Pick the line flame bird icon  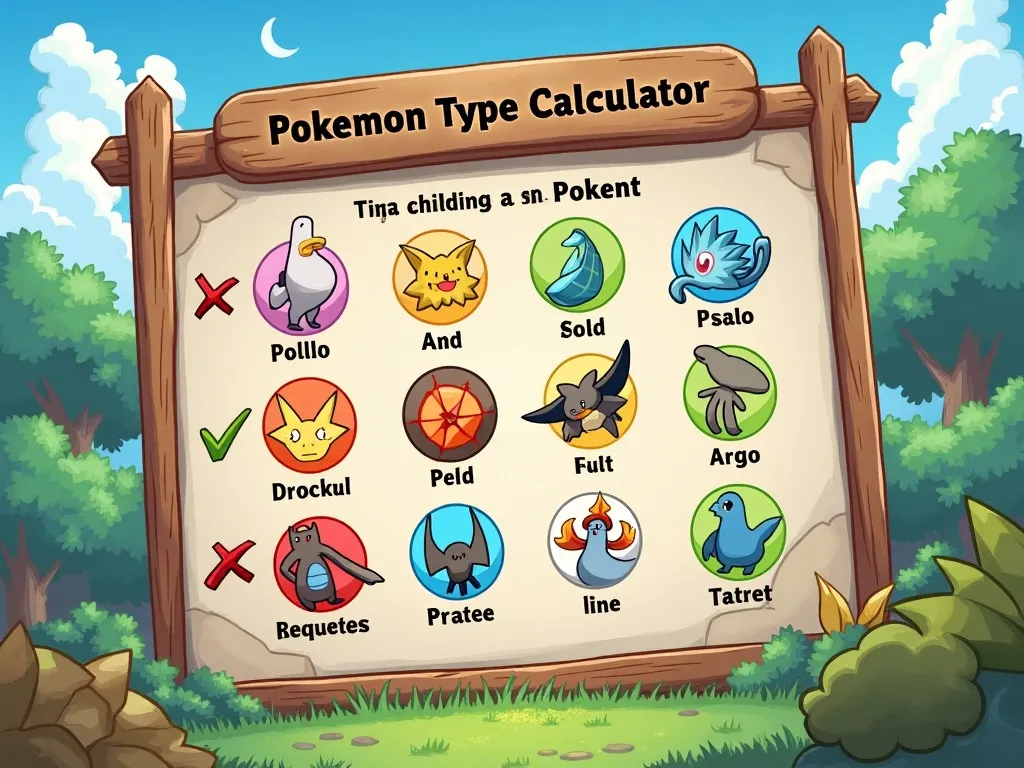click(x=594, y=540)
